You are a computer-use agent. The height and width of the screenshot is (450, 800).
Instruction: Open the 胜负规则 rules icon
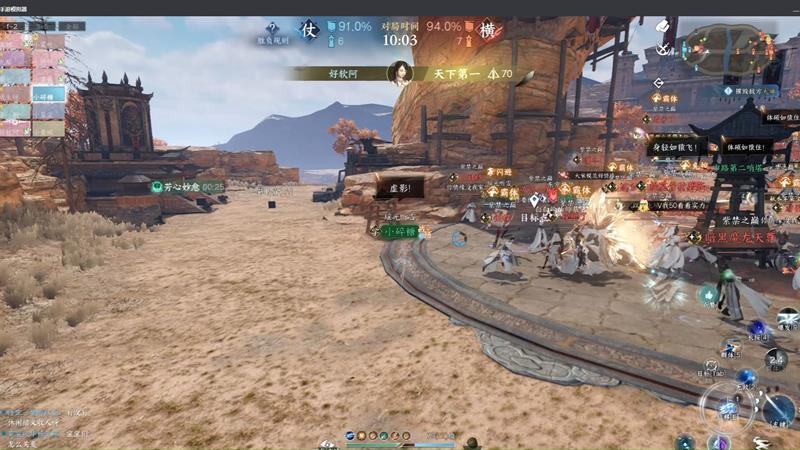point(271,26)
